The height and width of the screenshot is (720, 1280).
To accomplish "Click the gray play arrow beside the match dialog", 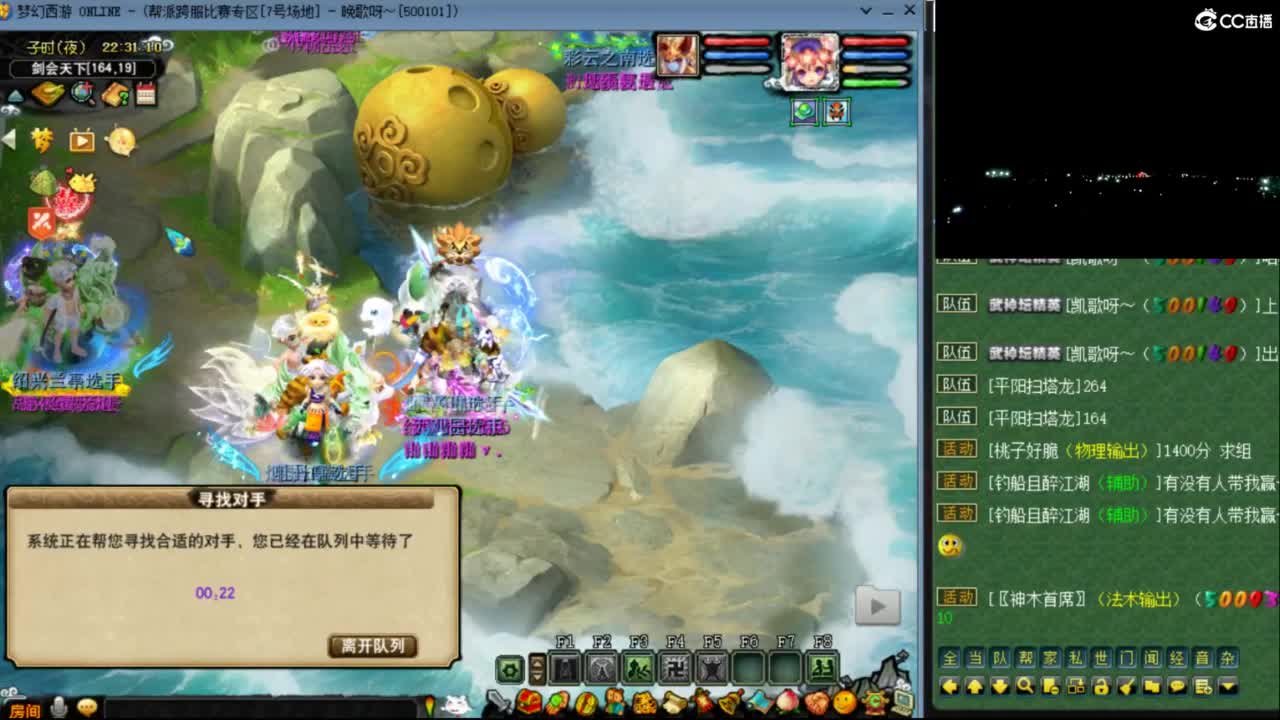I will pyautogui.click(x=878, y=606).
